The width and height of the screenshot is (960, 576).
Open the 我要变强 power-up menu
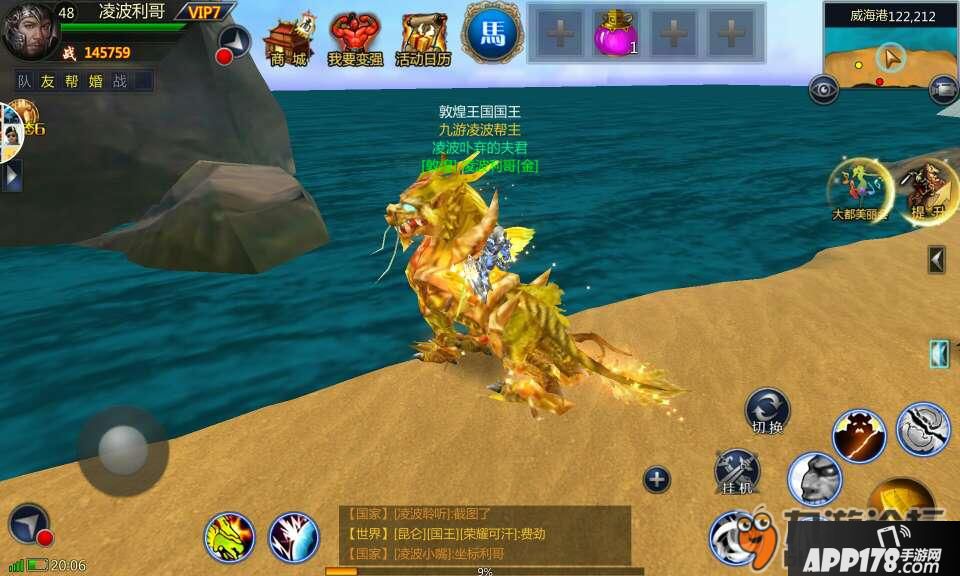pos(355,40)
